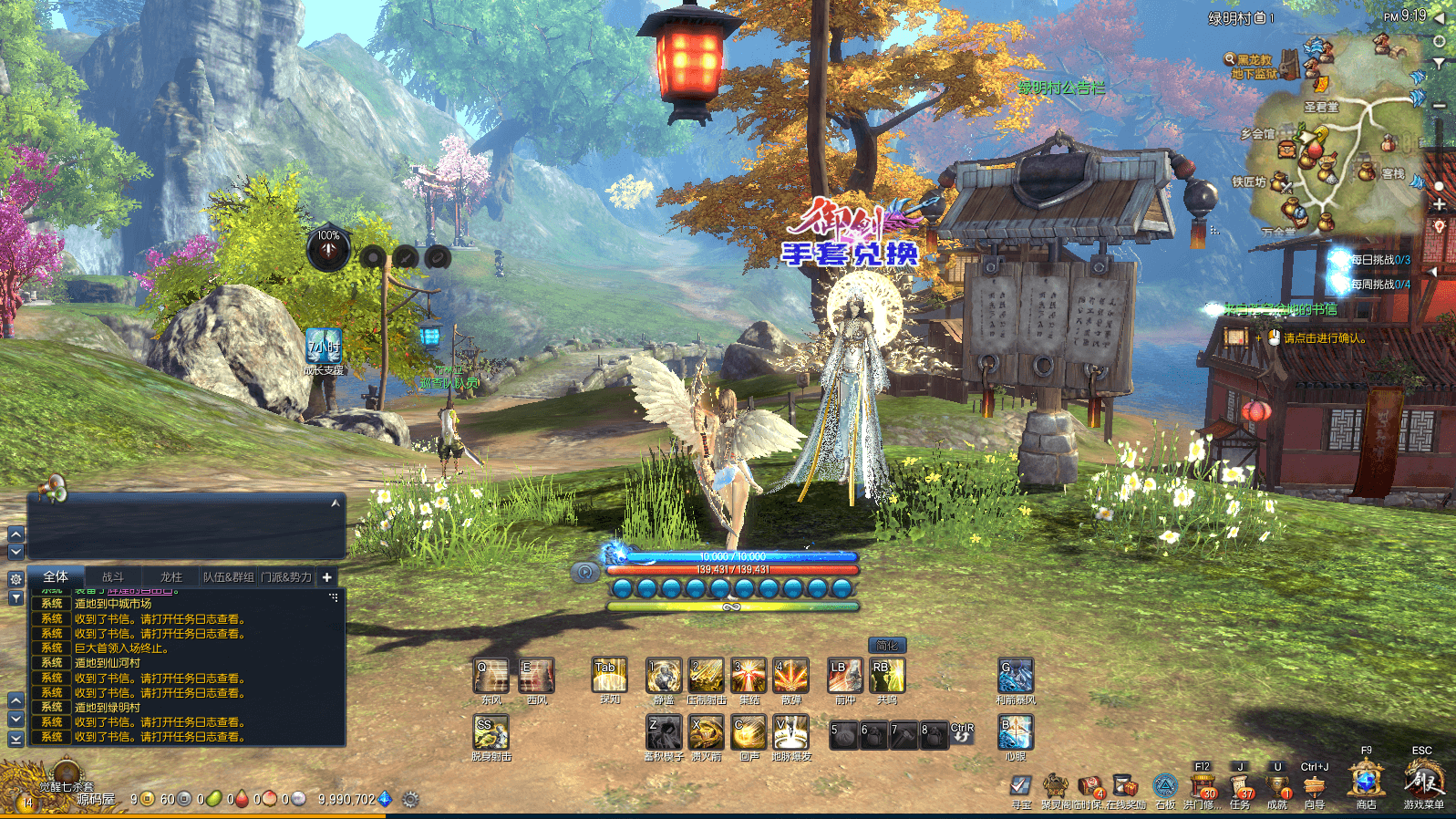Add a new chat tab with plus button
This screenshot has height=819, width=1456.
[326, 577]
